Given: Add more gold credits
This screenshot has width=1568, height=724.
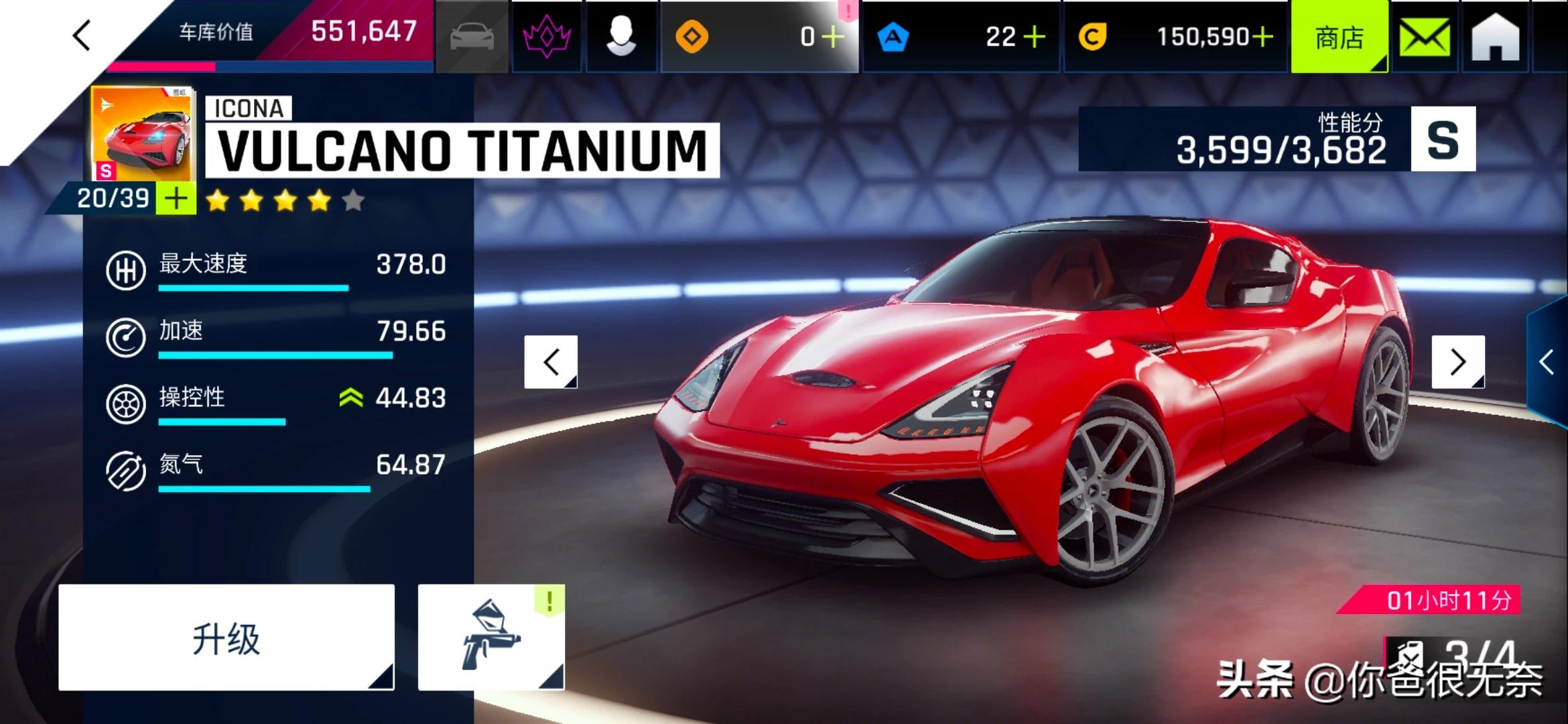Looking at the screenshot, I should (1262, 37).
